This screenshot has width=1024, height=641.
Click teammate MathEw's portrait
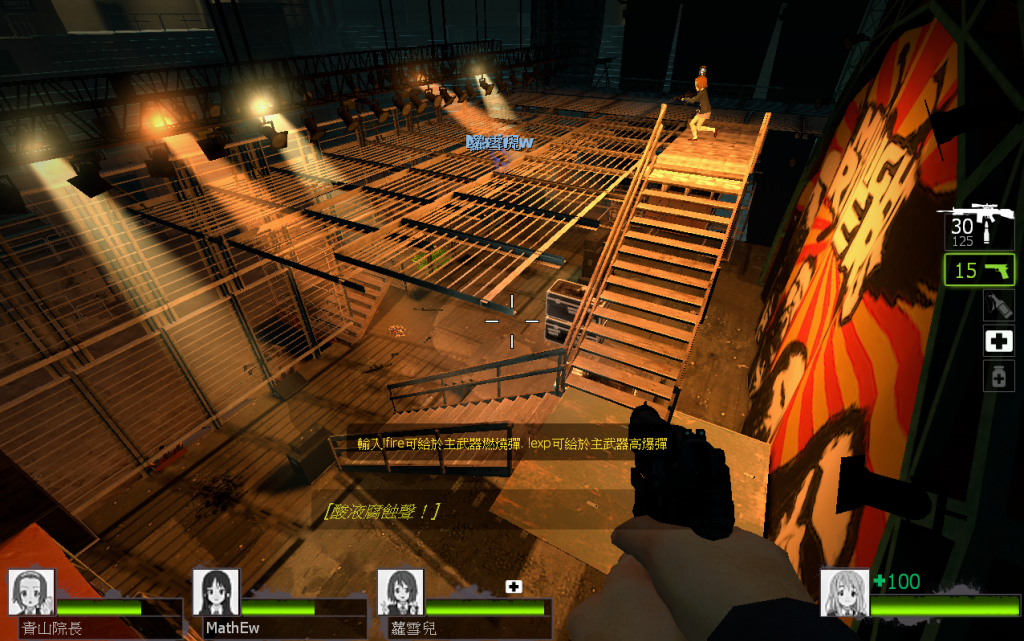click(x=215, y=592)
